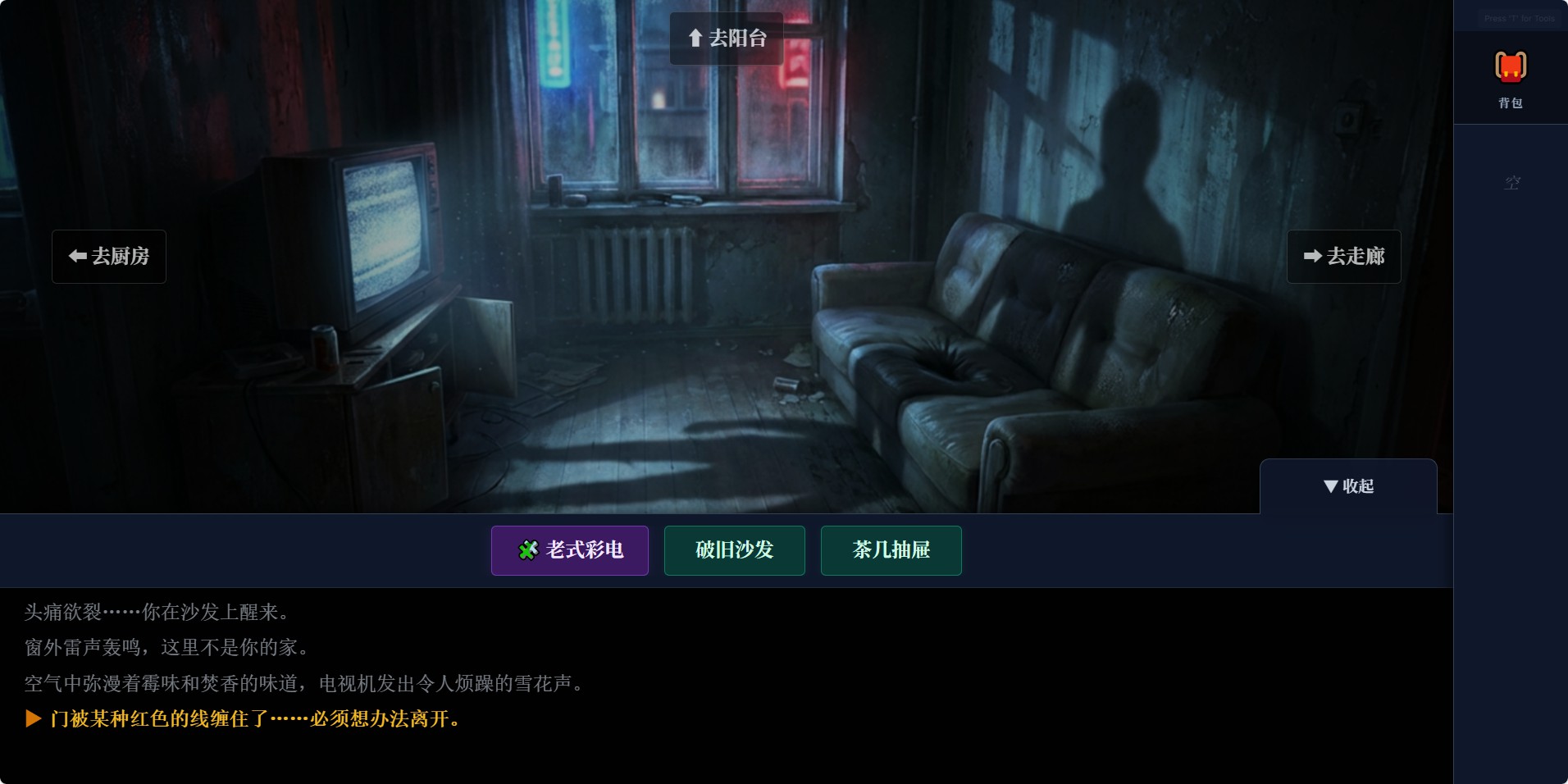Image resolution: width=1568 pixels, height=784 pixels.
Task: Inspect the 破旧沙发 hotspot button
Action: click(x=734, y=550)
